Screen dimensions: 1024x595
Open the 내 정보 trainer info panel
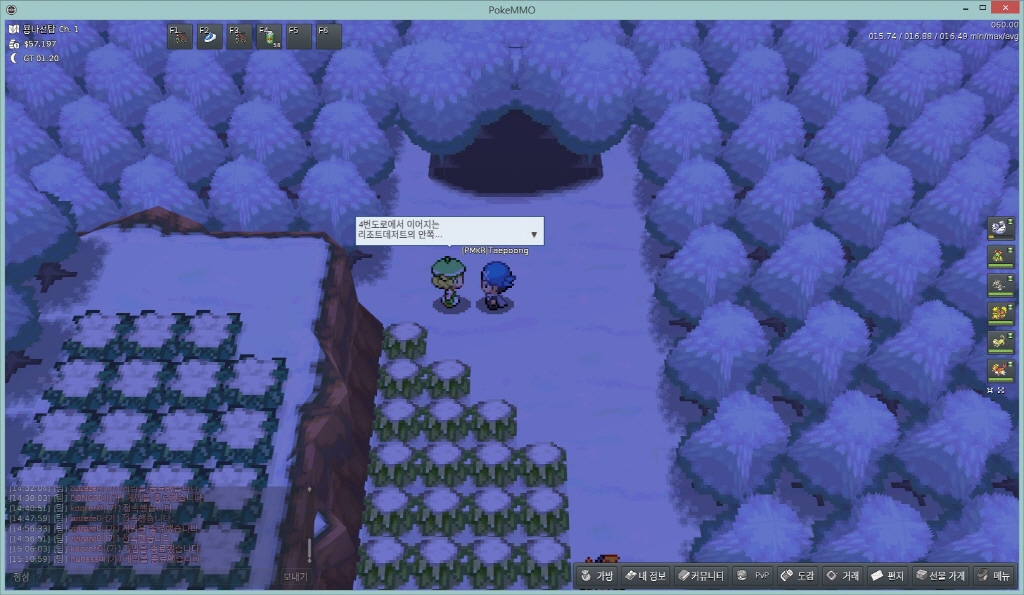pos(645,576)
